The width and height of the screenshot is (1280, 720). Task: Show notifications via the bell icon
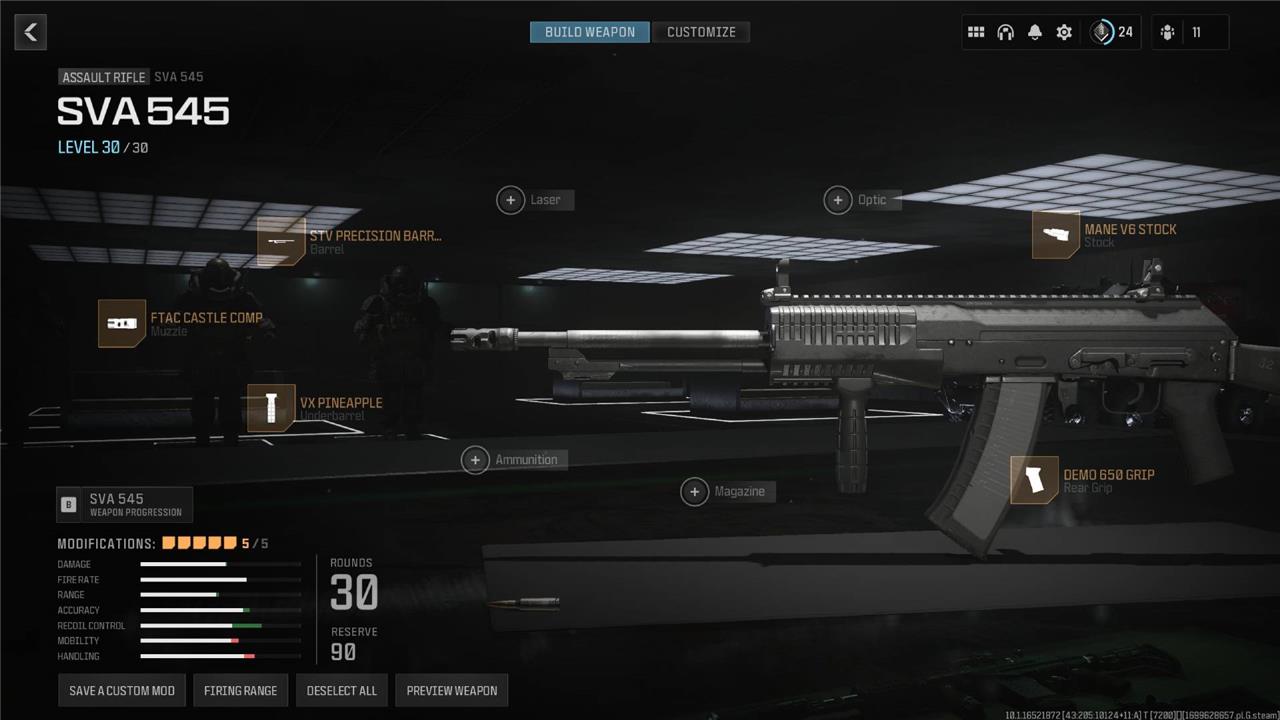pos(1035,32)
